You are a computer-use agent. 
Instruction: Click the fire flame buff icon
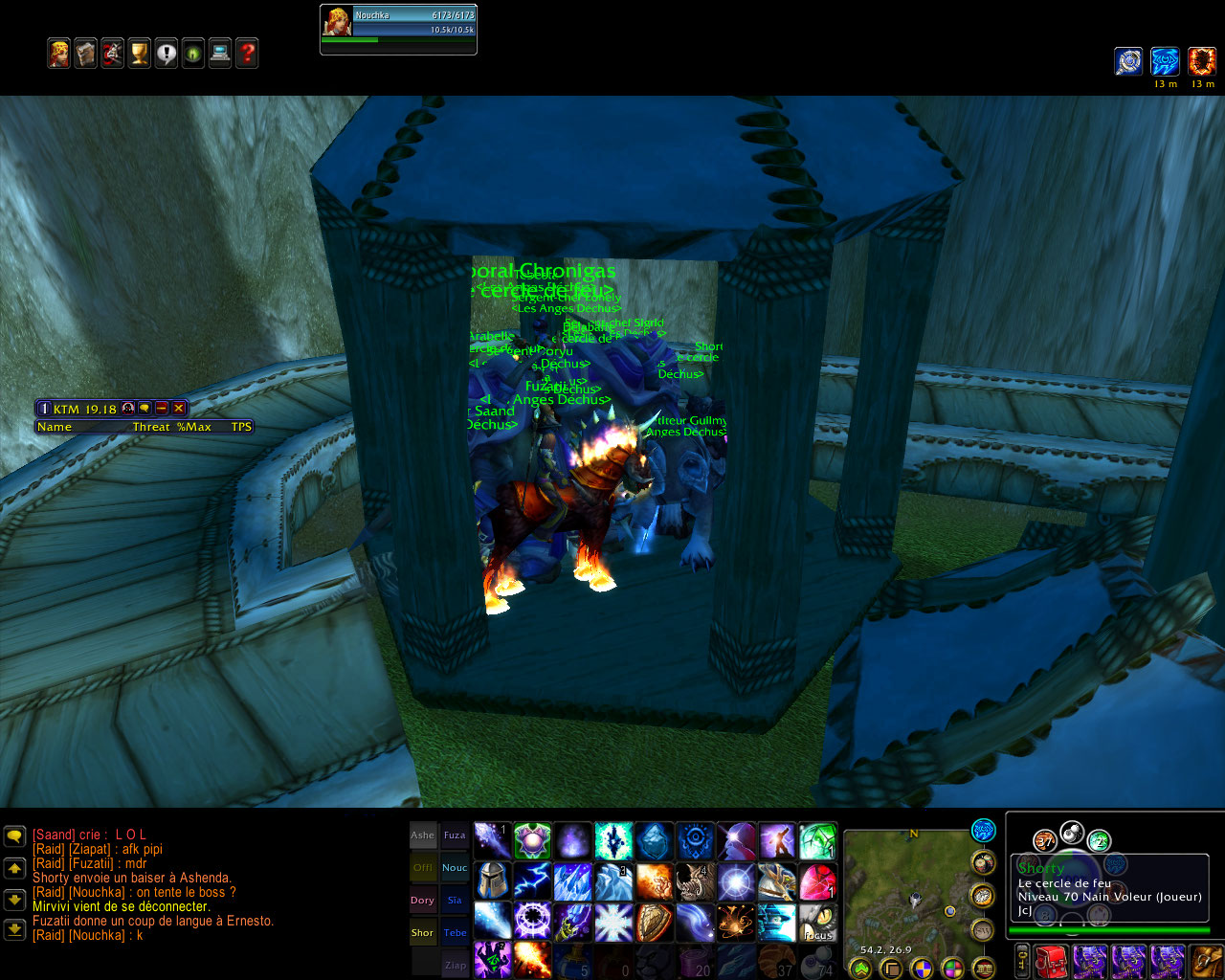coord(1202,62)
